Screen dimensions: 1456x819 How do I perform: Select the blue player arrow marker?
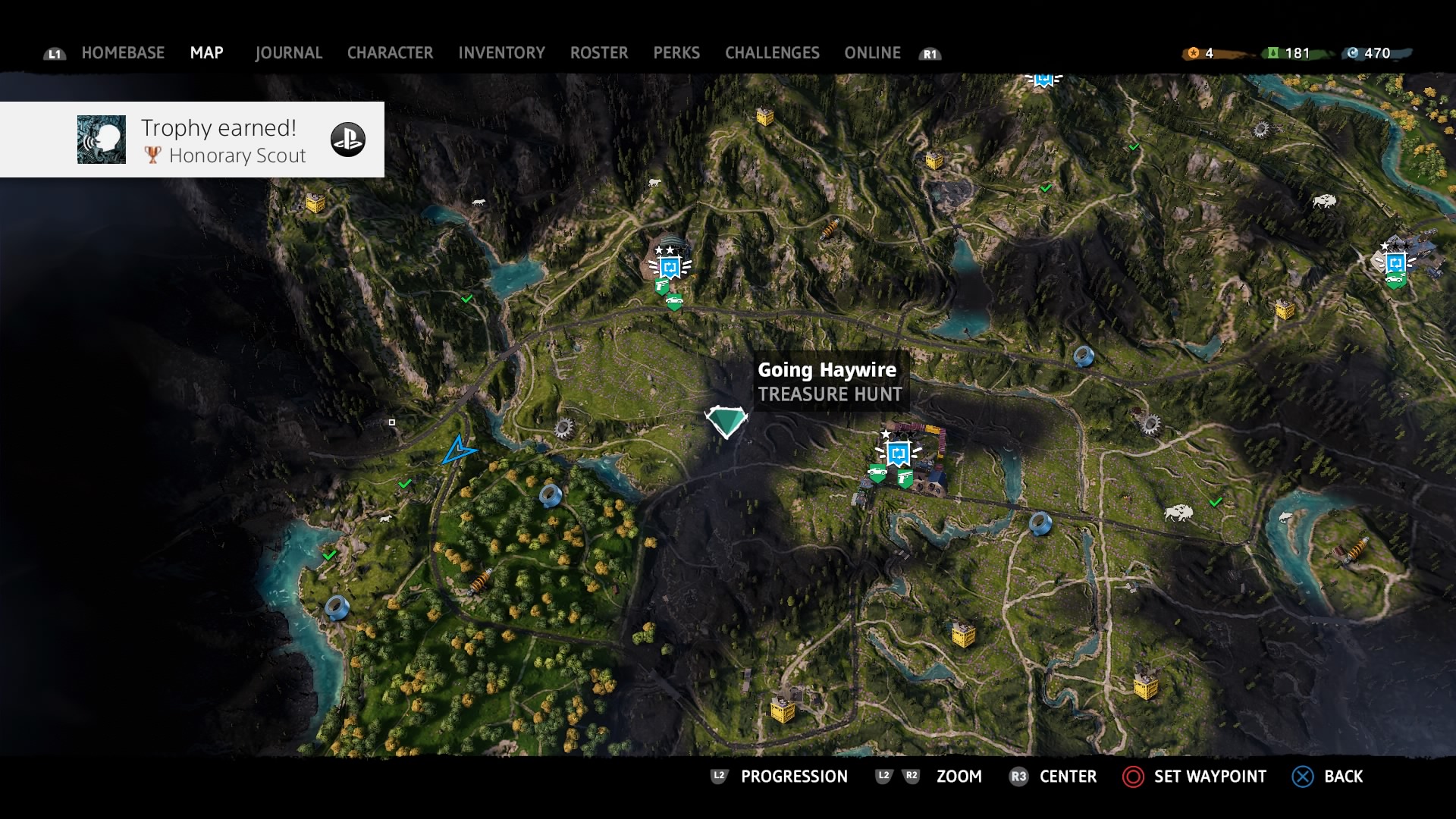(463, 450)
